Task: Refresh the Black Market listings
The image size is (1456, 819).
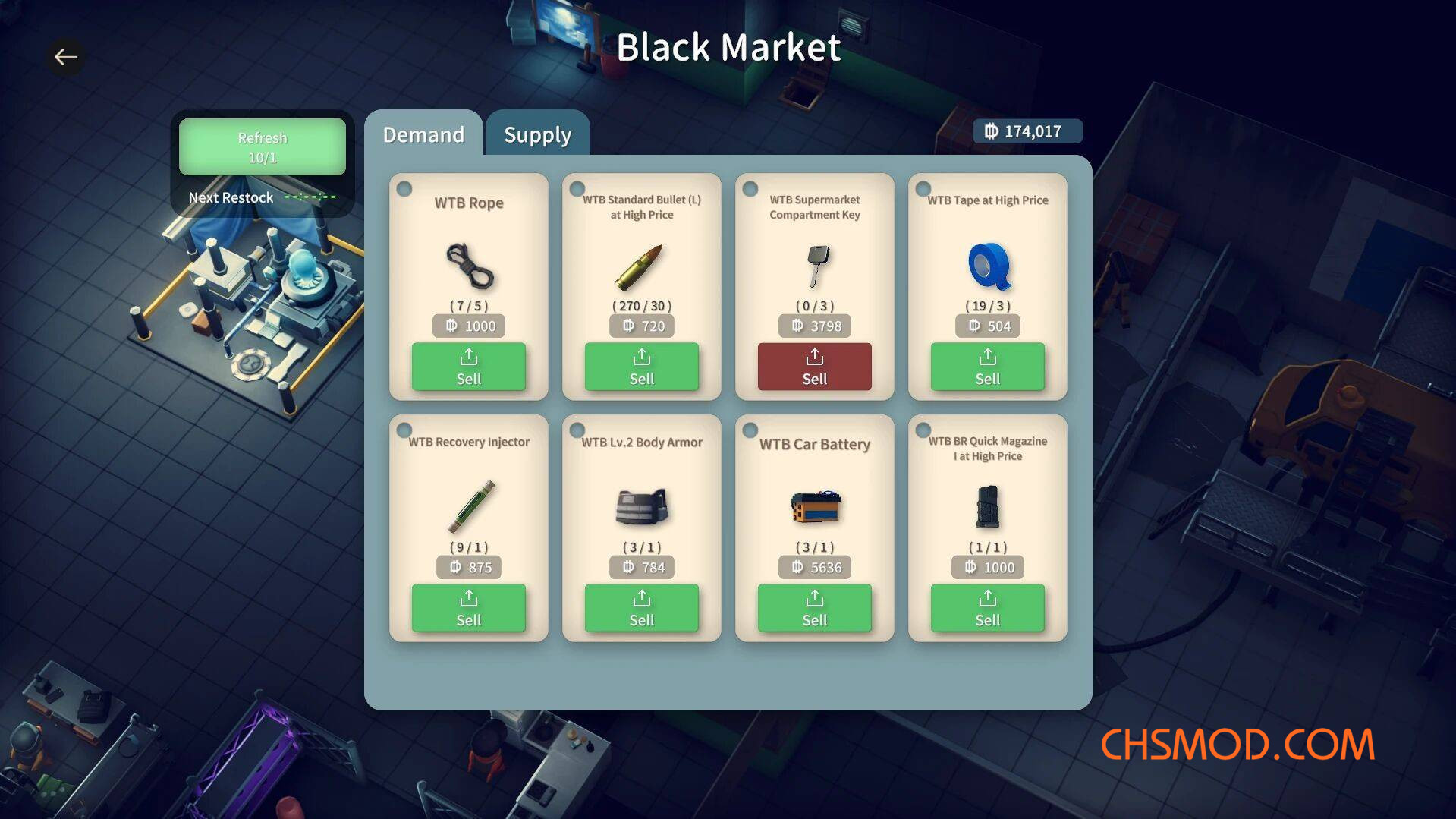Action: pyautogui.click(x=262, y=147)
